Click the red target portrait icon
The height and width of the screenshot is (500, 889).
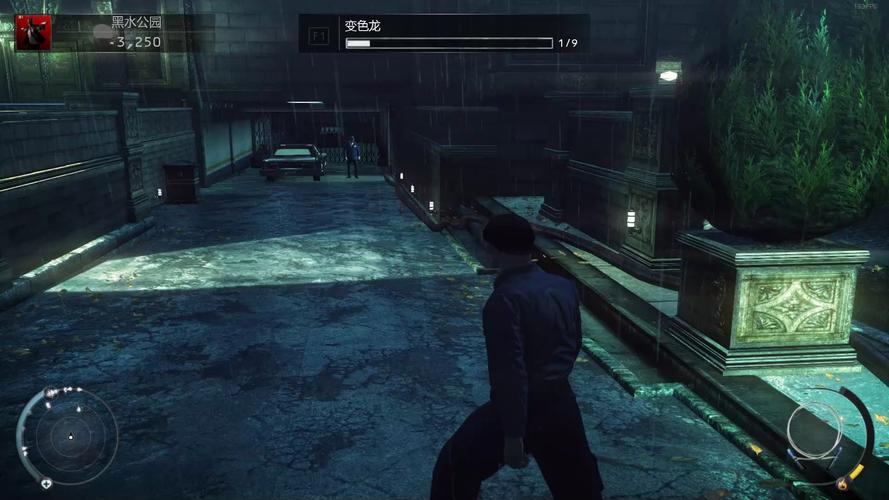[x=33, y=32]
